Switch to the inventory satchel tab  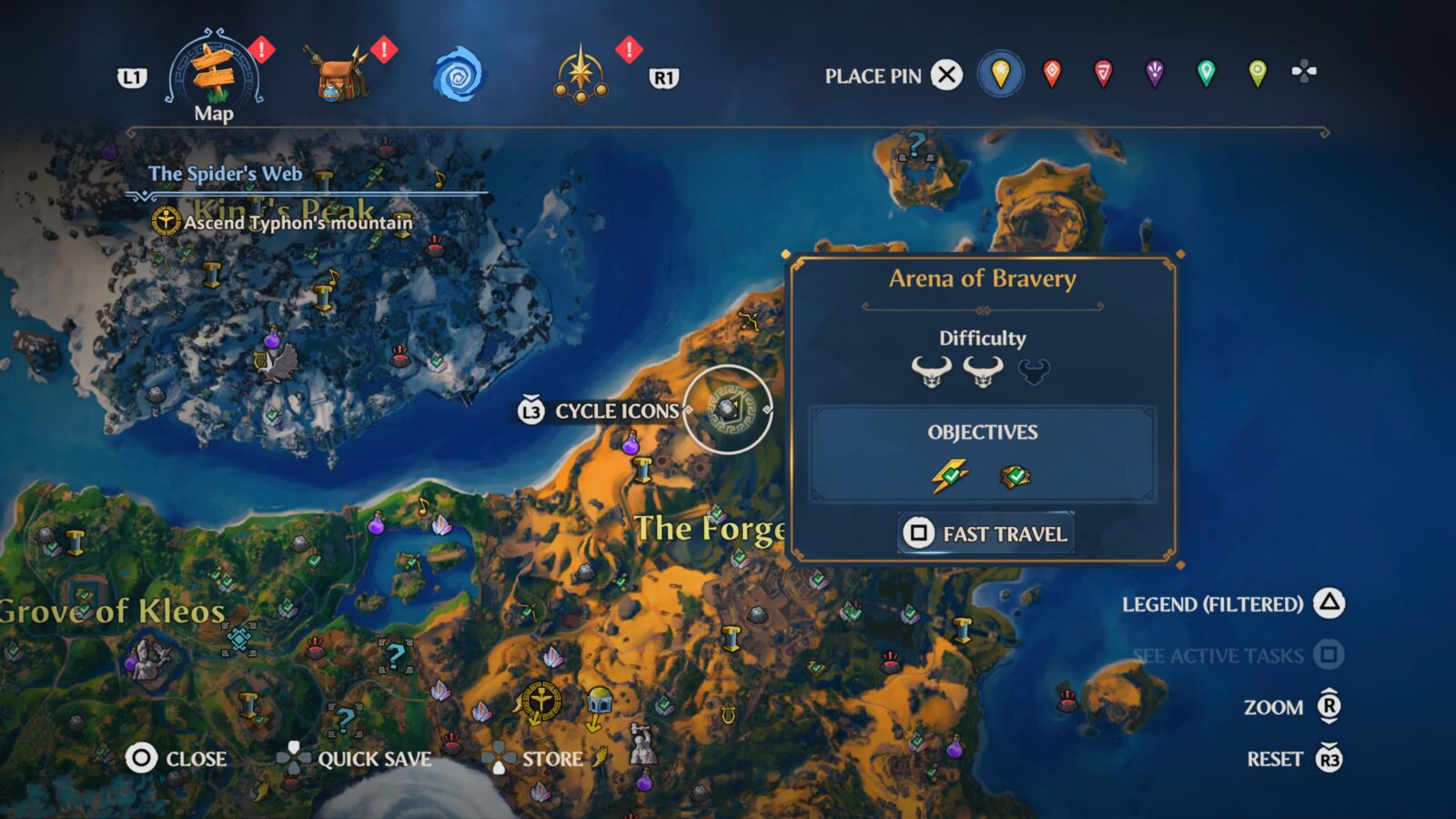337,73
